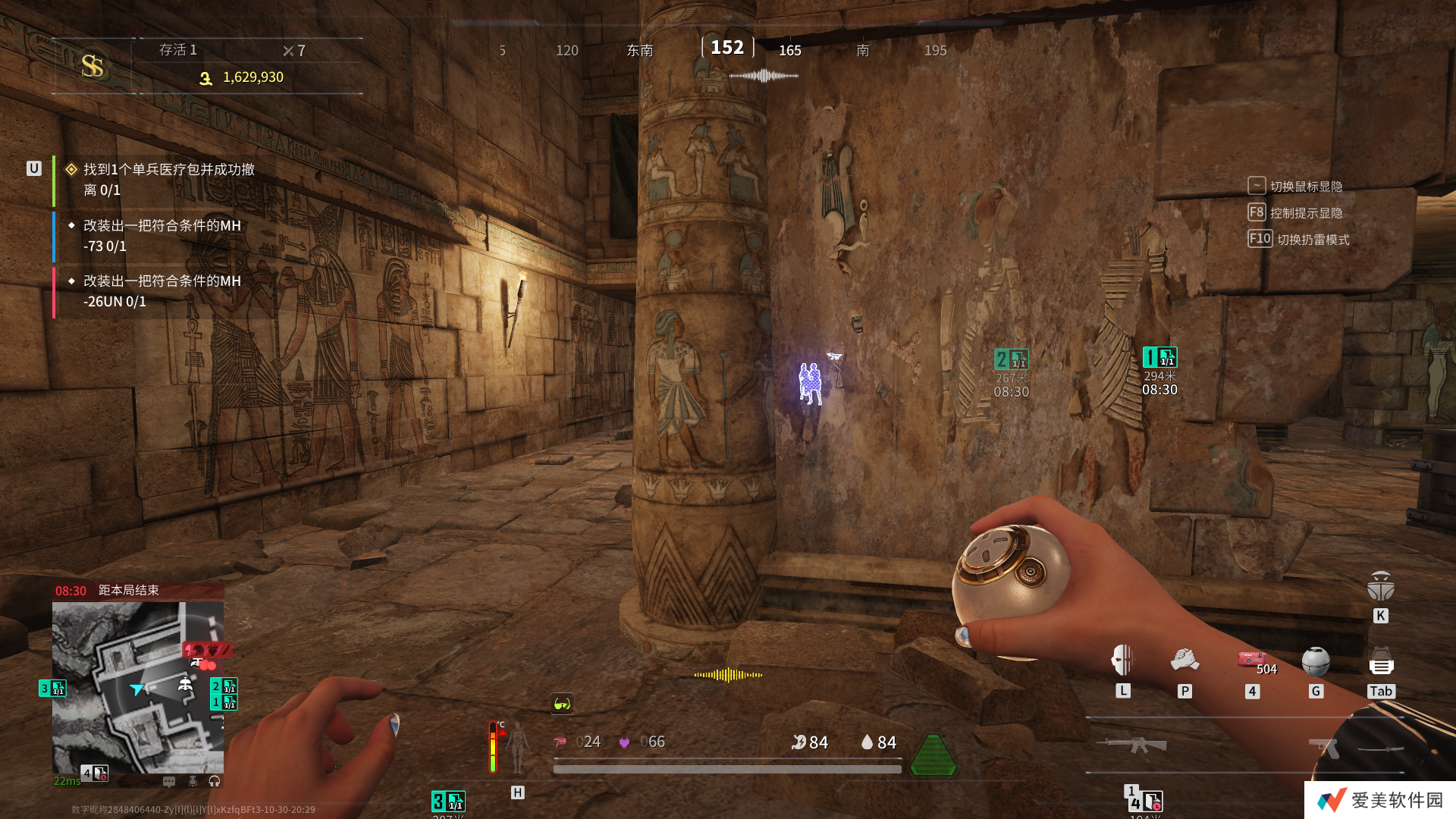Click the green night-vision goggles icon

click(562, 704)
